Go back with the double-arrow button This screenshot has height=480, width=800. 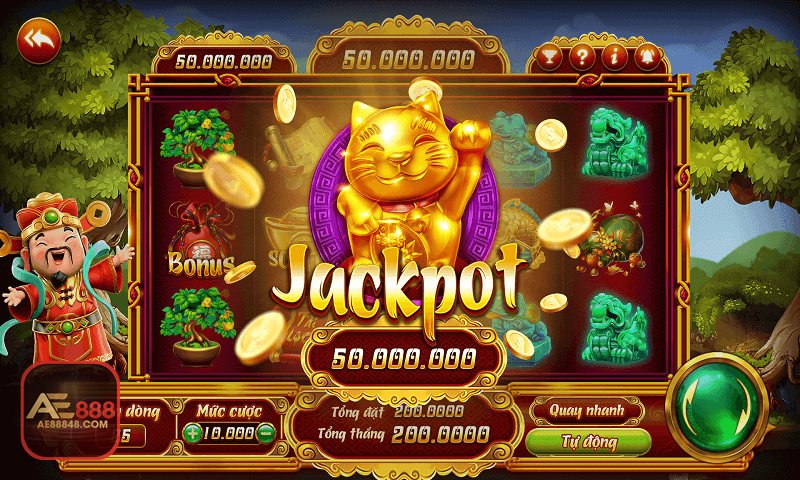[39, 40]
